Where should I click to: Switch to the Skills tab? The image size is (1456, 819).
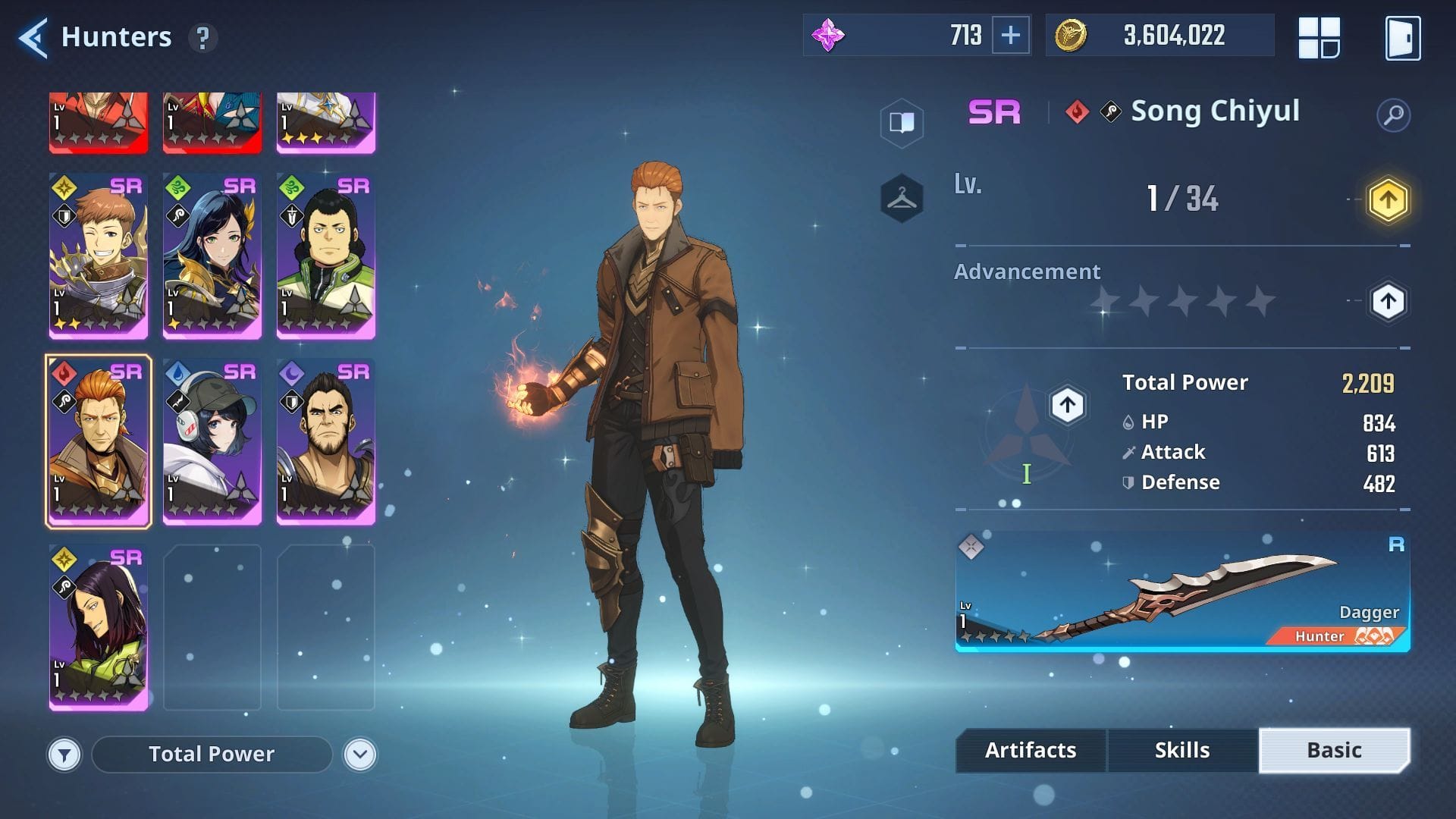tap(1183, 750)
